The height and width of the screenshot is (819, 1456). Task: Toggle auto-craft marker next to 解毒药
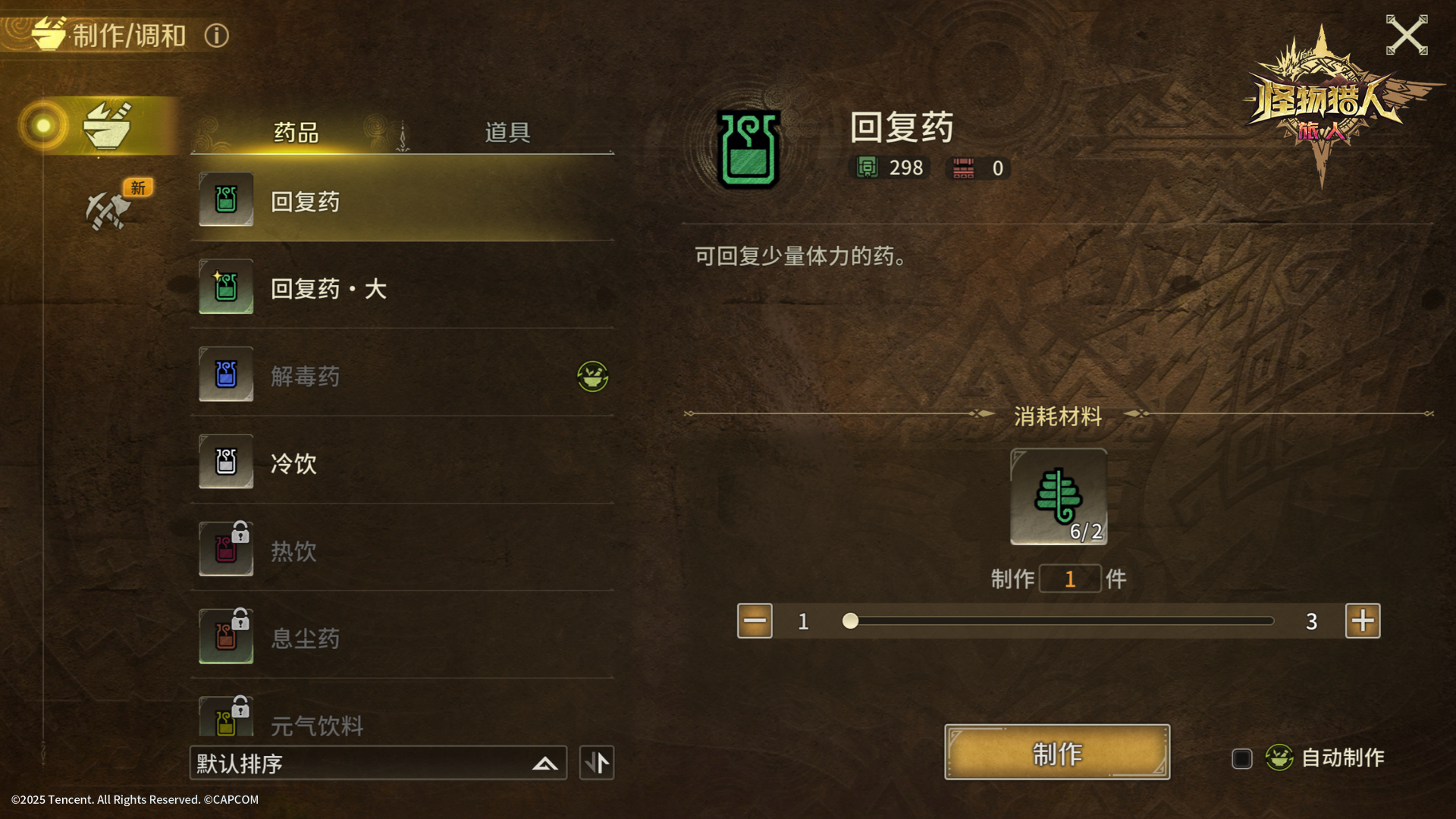[x=593, y=377]
